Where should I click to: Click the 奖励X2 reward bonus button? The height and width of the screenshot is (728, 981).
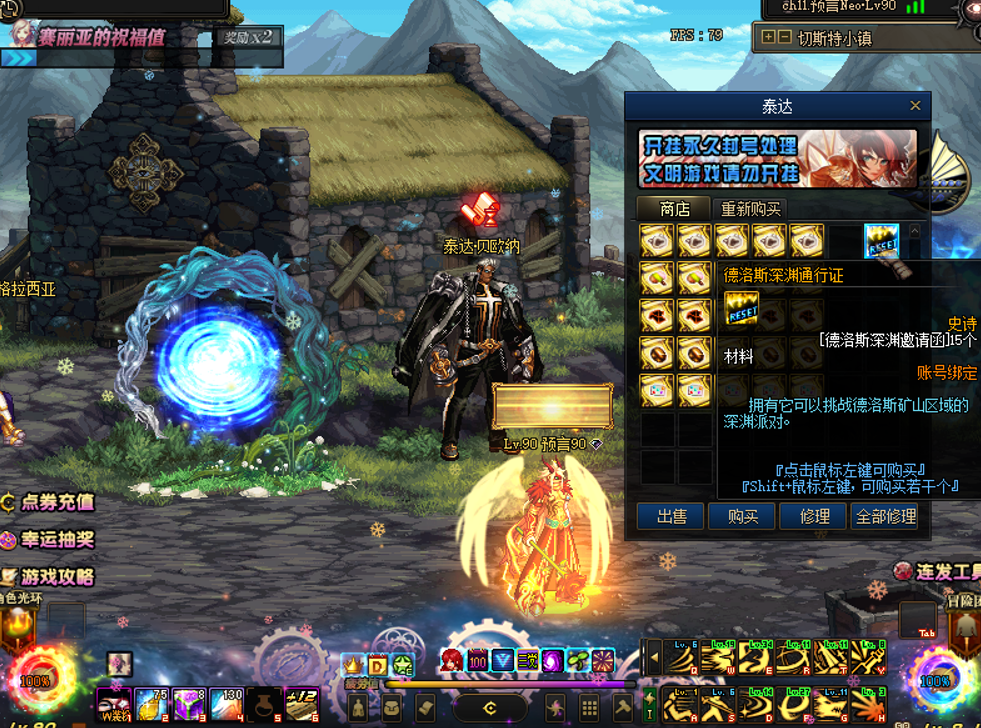pos(247,38)
